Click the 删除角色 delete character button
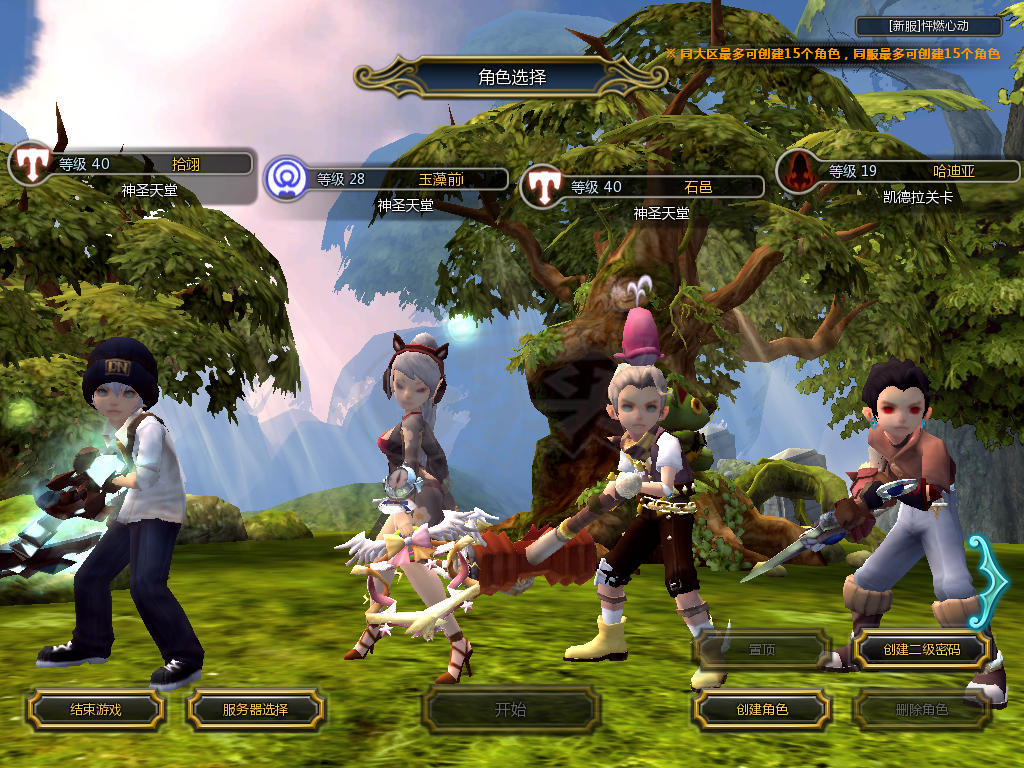This screenshot has height=768, width=1024. 921,710
